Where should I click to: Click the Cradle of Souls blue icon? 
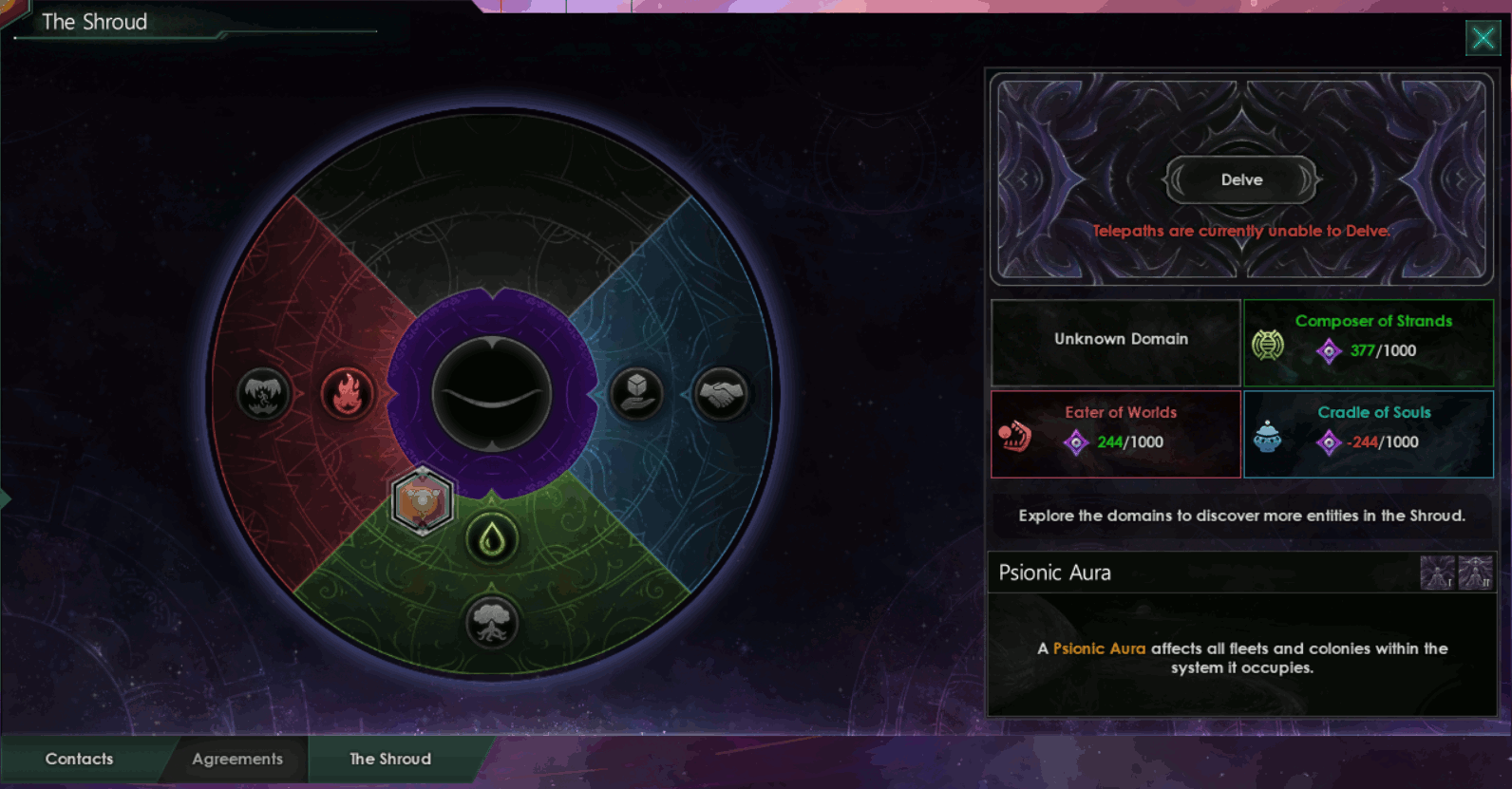(x=1269, y=439)
